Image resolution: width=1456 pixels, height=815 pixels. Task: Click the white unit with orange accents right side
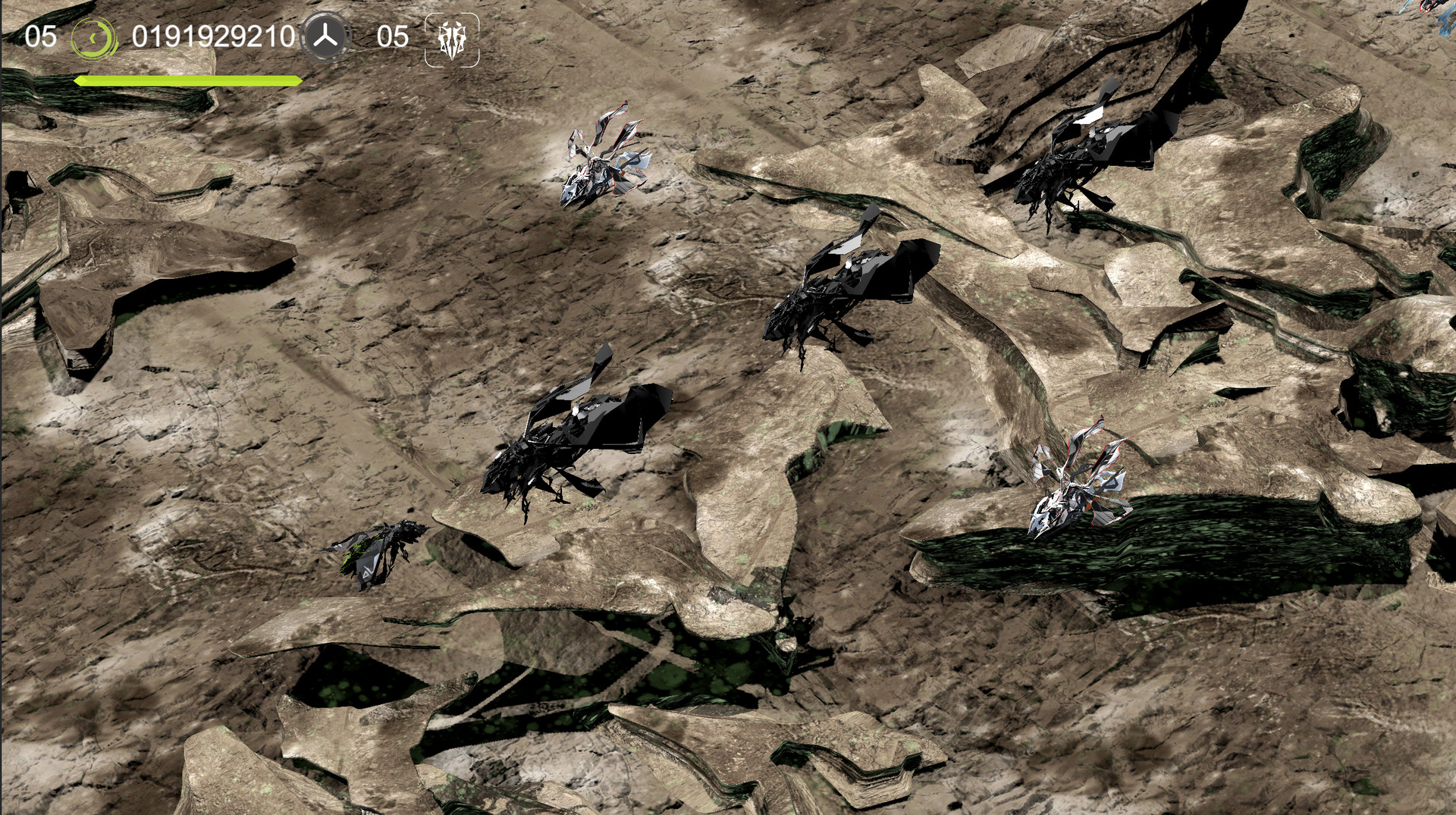(1077, 485)
